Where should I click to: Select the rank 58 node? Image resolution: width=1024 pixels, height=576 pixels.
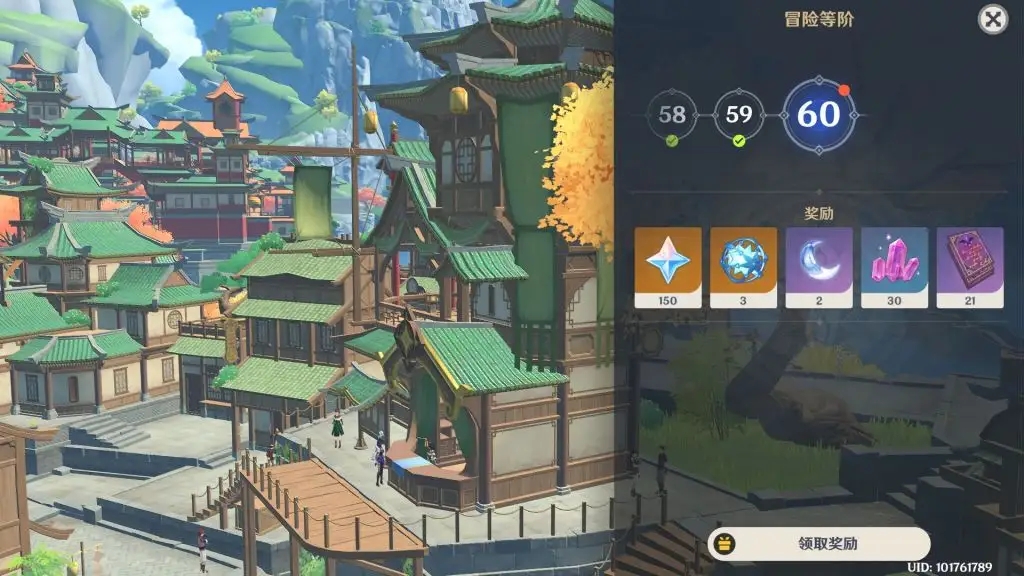[672, 115]
